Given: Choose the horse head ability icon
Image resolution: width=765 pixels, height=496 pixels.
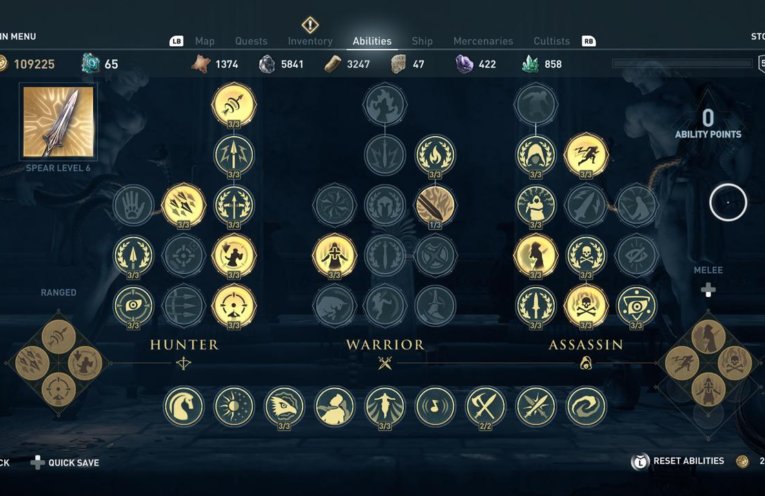Looking at the screenshot, I should click(x=184, y=406).
